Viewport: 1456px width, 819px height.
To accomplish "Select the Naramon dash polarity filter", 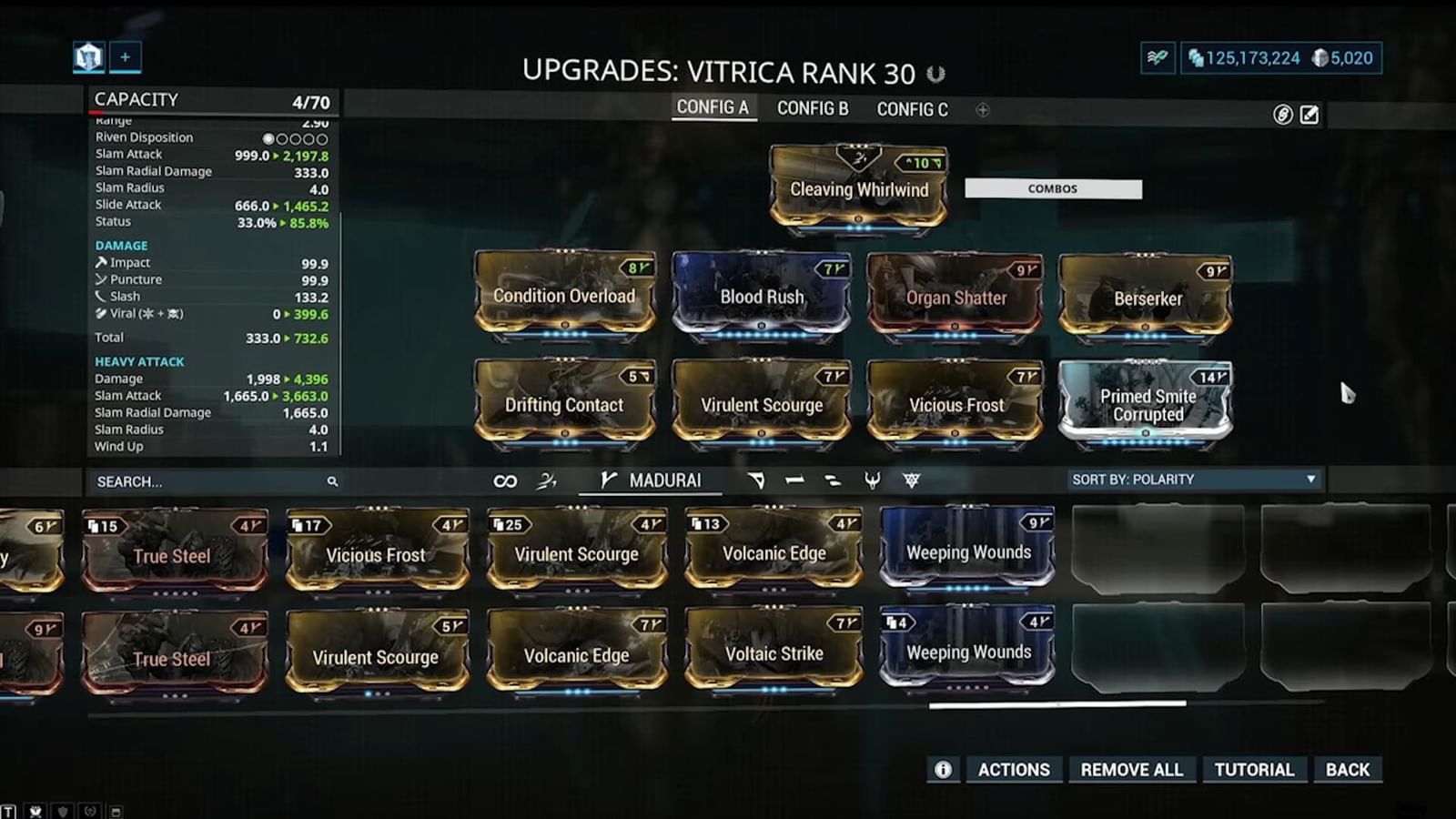I will (793, 480).
